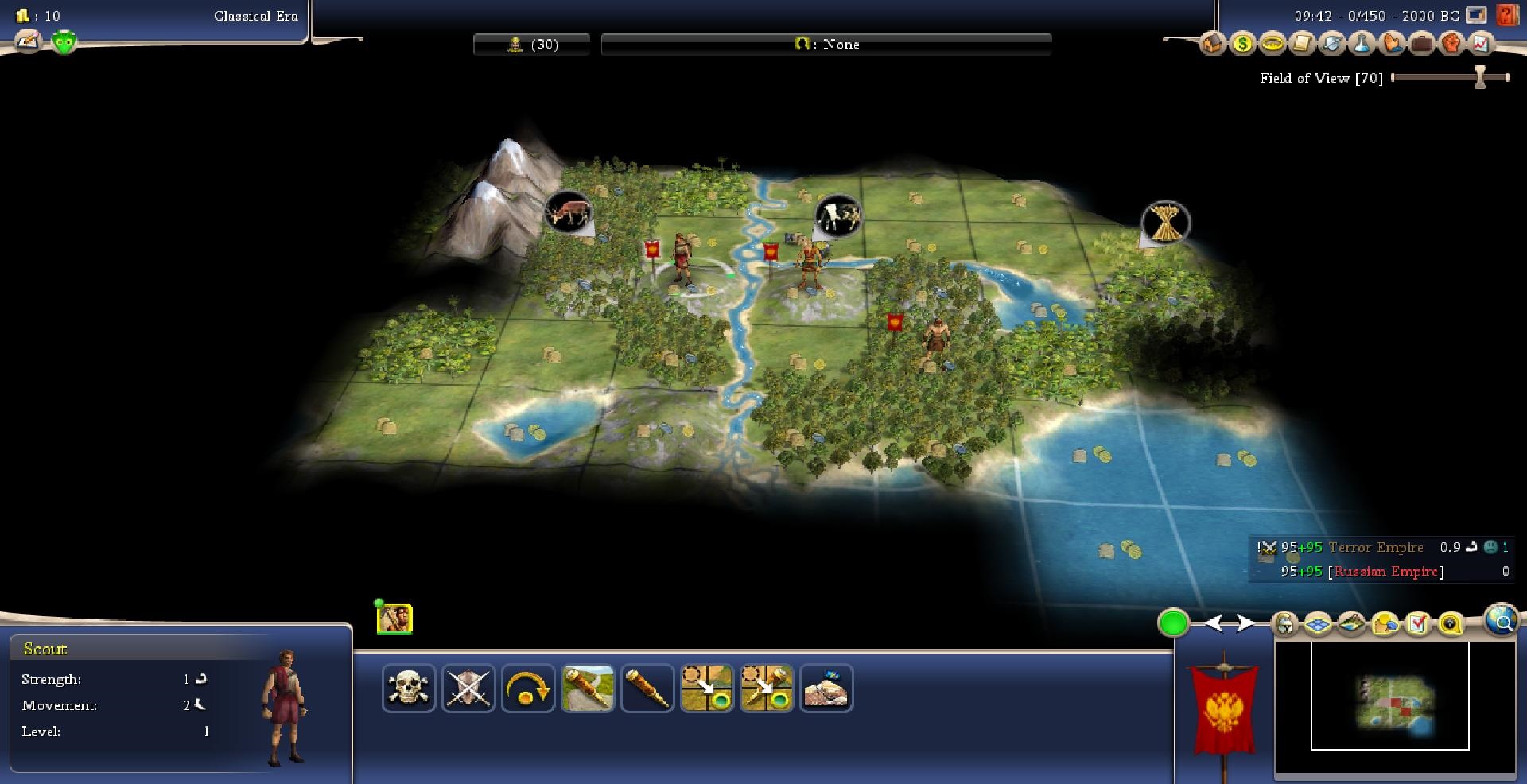Screen dimensions: 1527x784
Task: Open the military advisor red fist icon
Action: (x=1451, y=44)
